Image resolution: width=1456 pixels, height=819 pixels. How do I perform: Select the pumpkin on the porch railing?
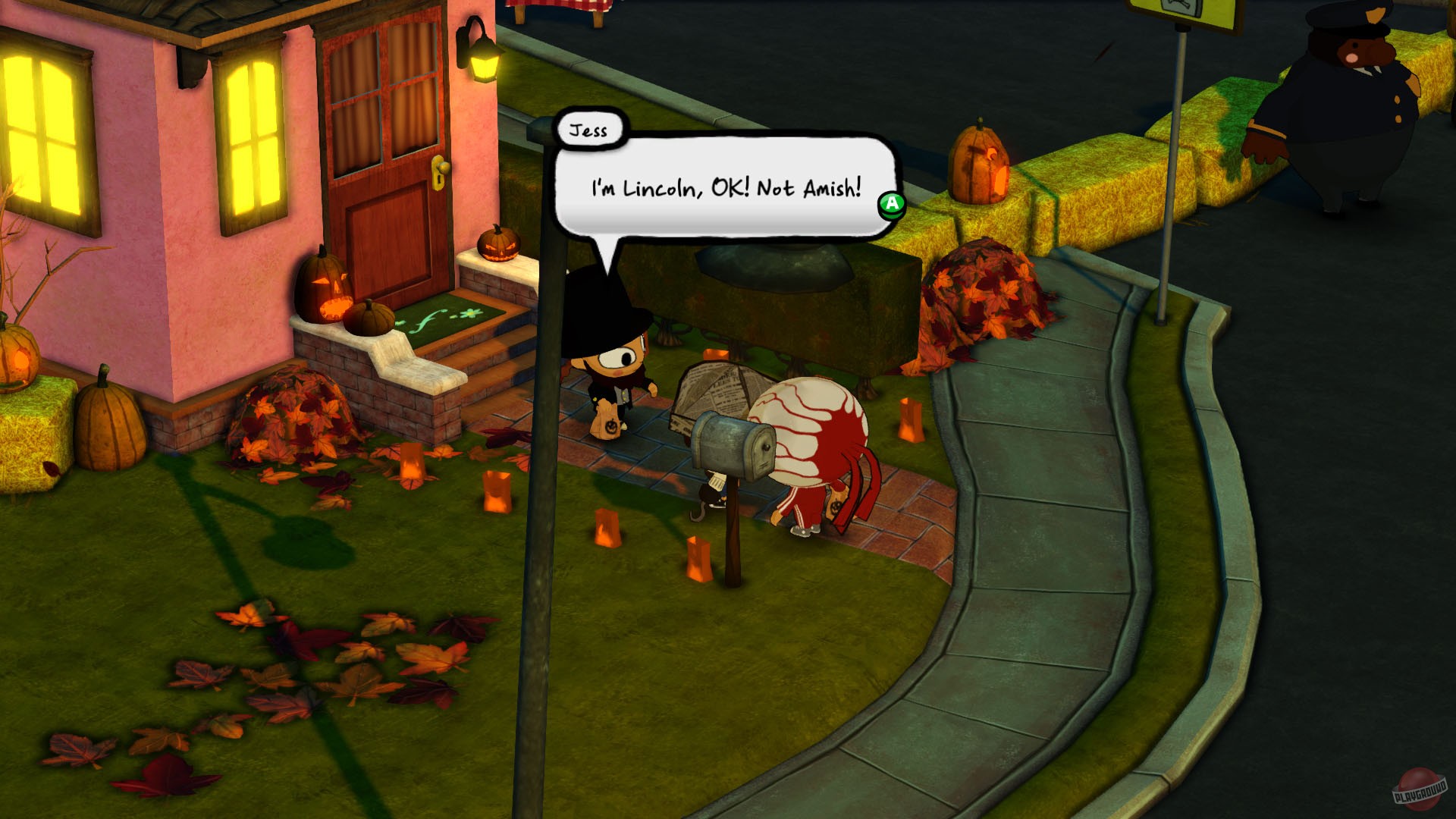pos(497,246)
